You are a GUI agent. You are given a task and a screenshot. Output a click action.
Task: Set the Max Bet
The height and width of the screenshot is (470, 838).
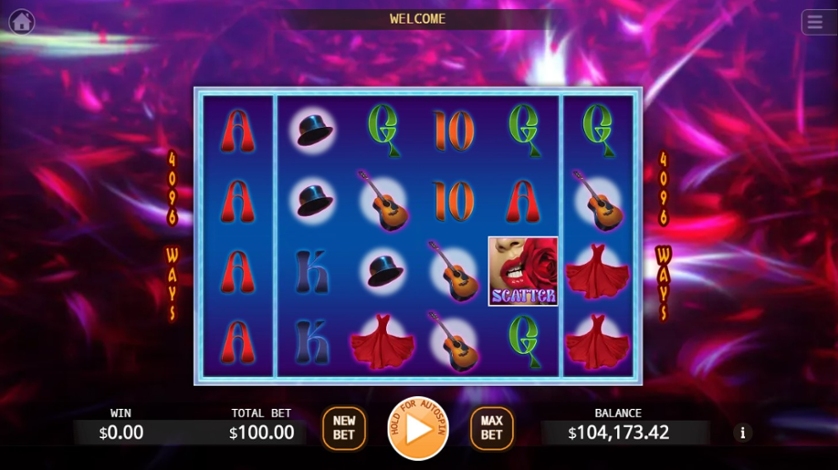pyautogui.click(x=491, y=428)
